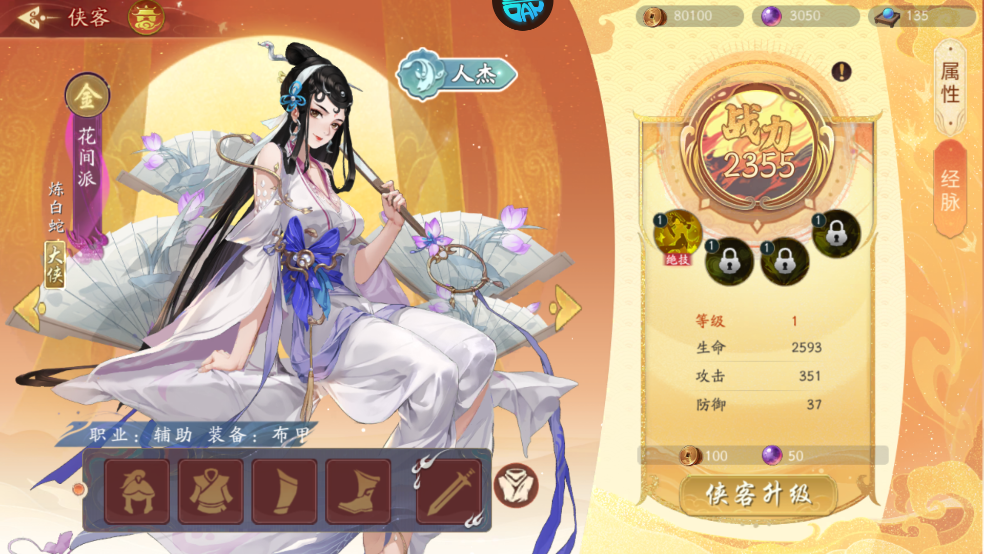The width and height of the screenshot is (984, 554).
Task: Select the sword weapon slot
Action: (x=448, y=491)
